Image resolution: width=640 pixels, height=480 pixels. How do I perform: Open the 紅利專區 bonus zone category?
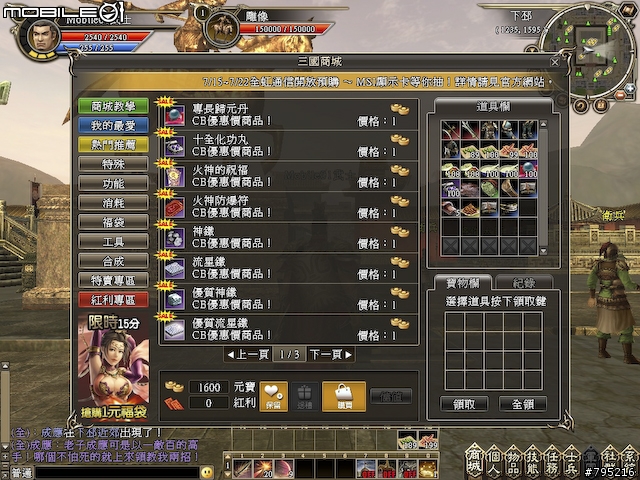click(x=113, y=300)
